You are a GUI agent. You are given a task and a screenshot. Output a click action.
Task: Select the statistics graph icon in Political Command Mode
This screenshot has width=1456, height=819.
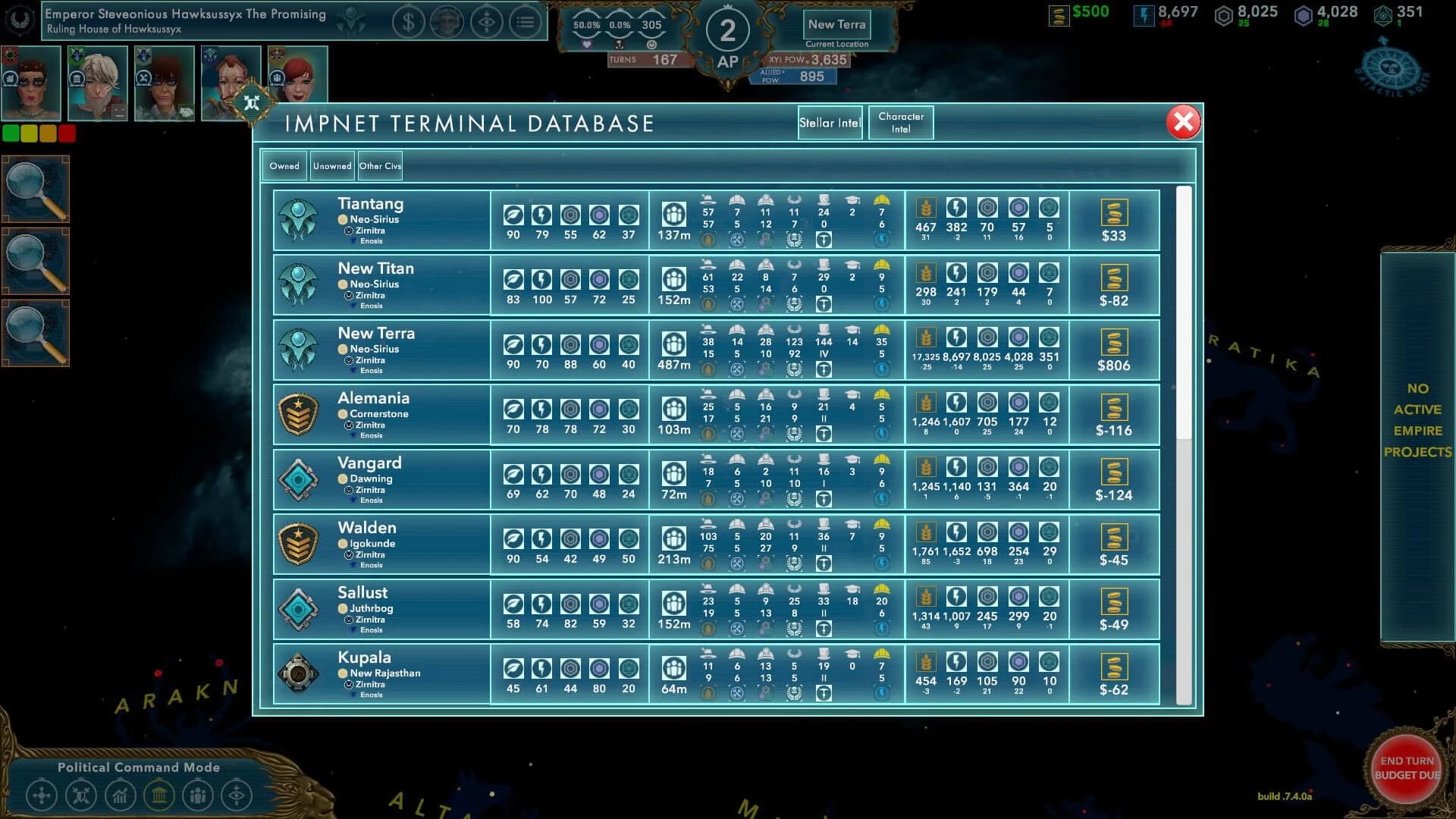click(121, 795)
